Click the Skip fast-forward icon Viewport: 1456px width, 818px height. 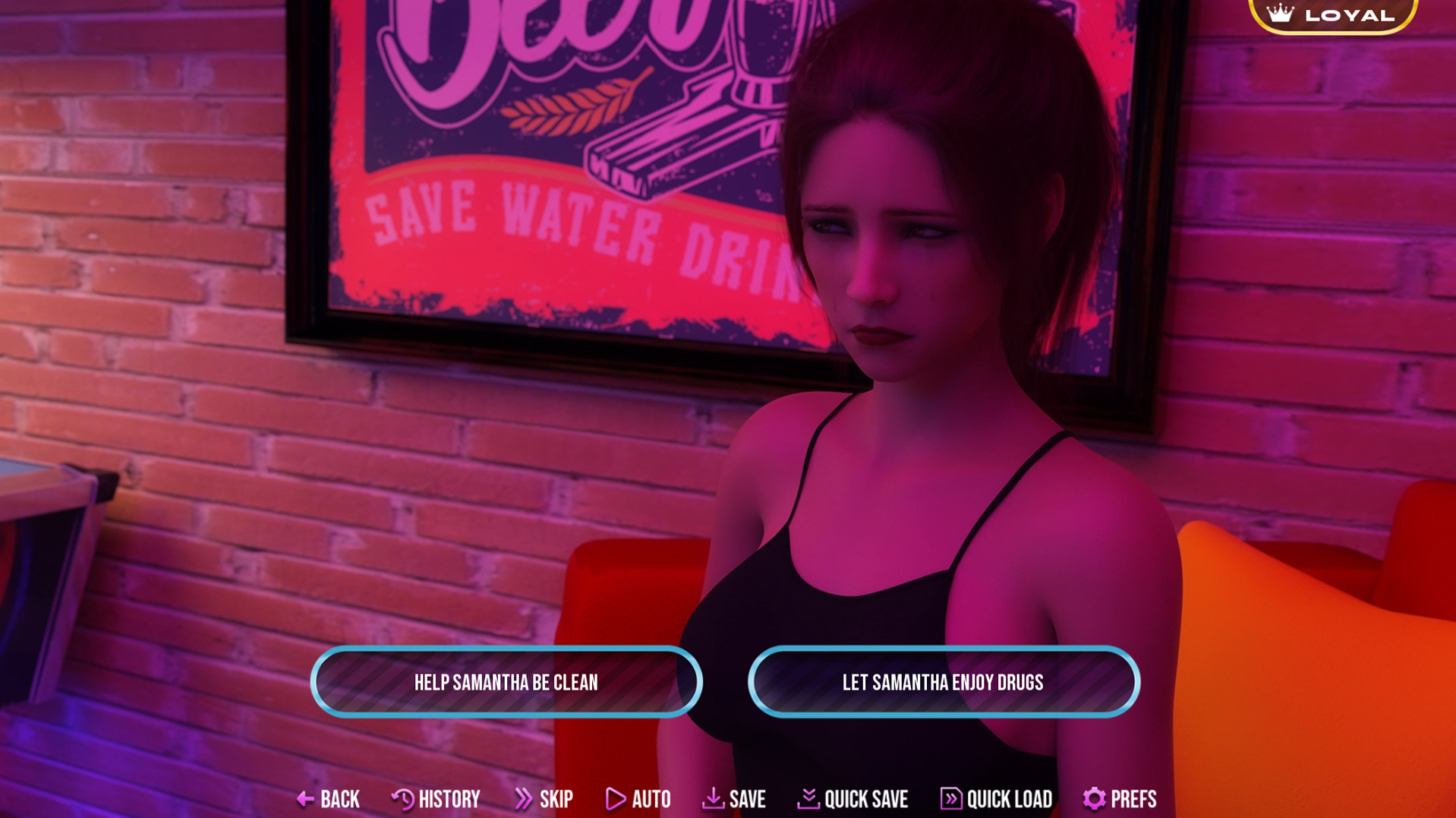(522, 798)
